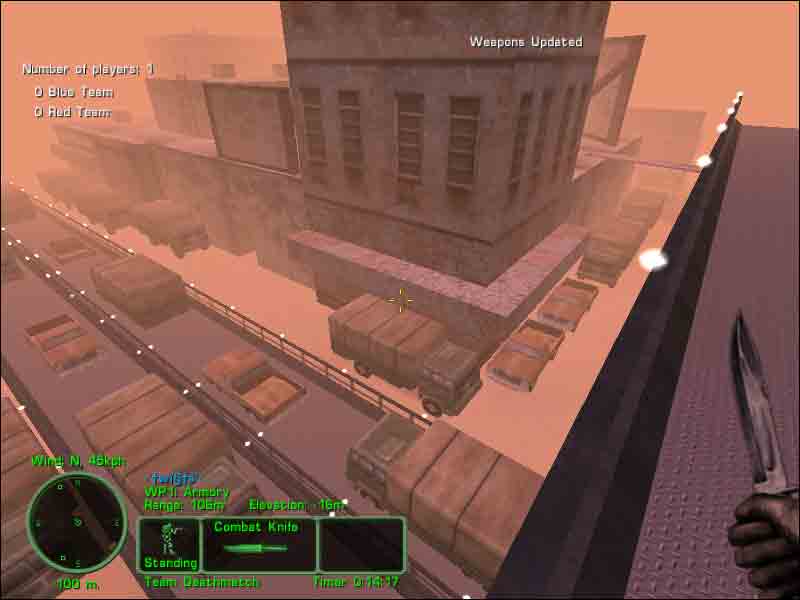This screenshot has height=600, width=800.
Task: Select the Armory waypoint tracker text
Action: [x=187, y=492]
